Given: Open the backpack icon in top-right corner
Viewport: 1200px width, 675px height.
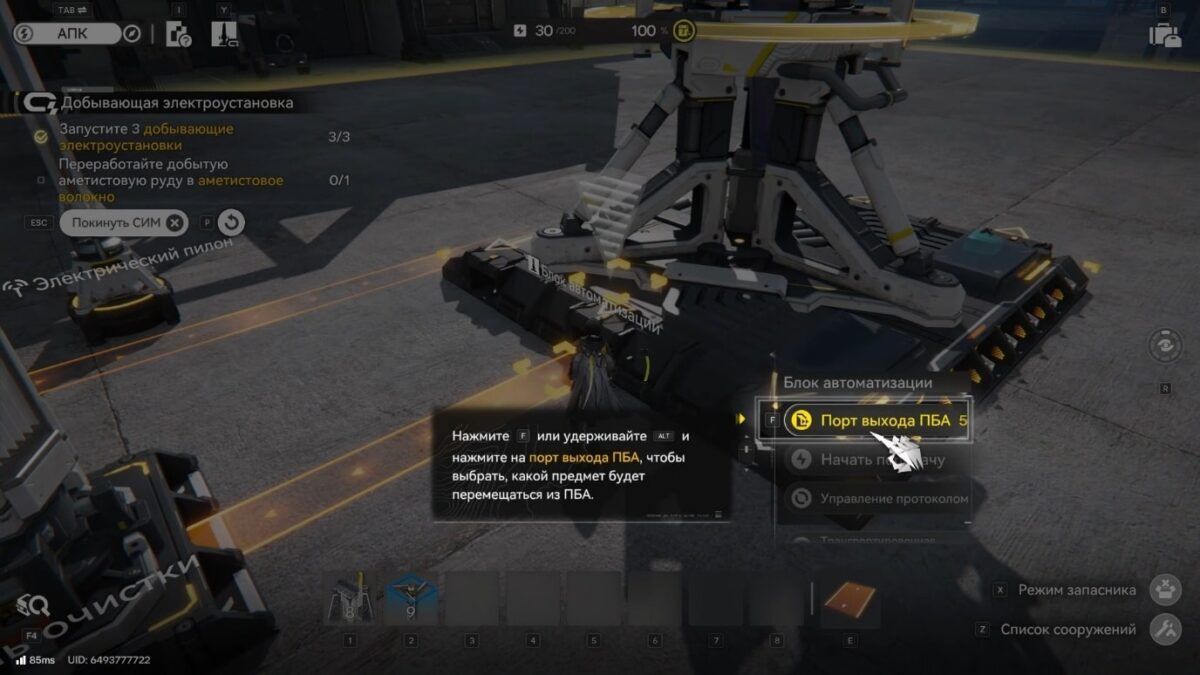Looking at the screenshot, I should tap(1164, 35).
